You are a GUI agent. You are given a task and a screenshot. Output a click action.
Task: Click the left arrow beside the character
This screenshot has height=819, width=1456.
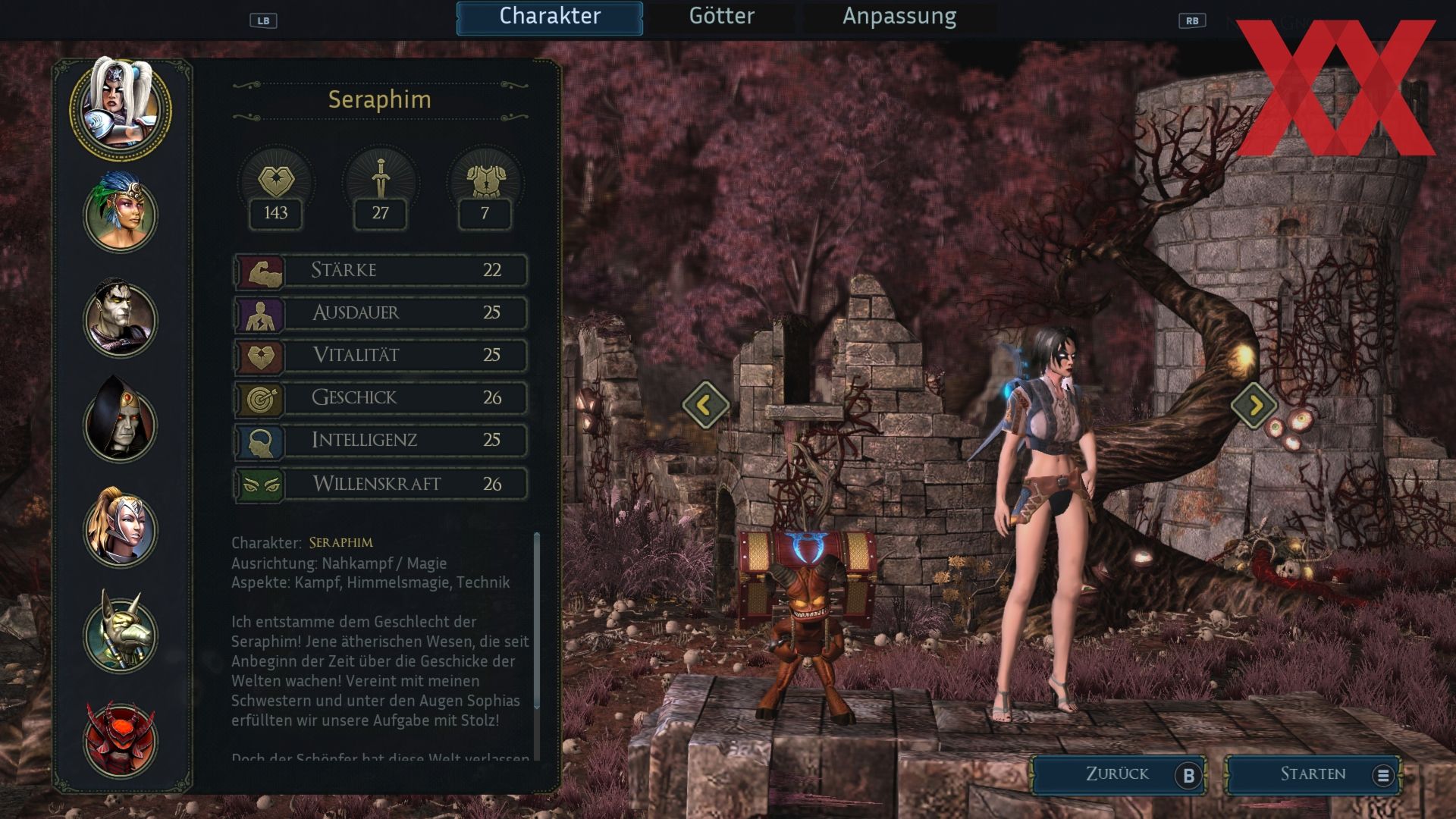pyautogui.click(x=705, y=405)
